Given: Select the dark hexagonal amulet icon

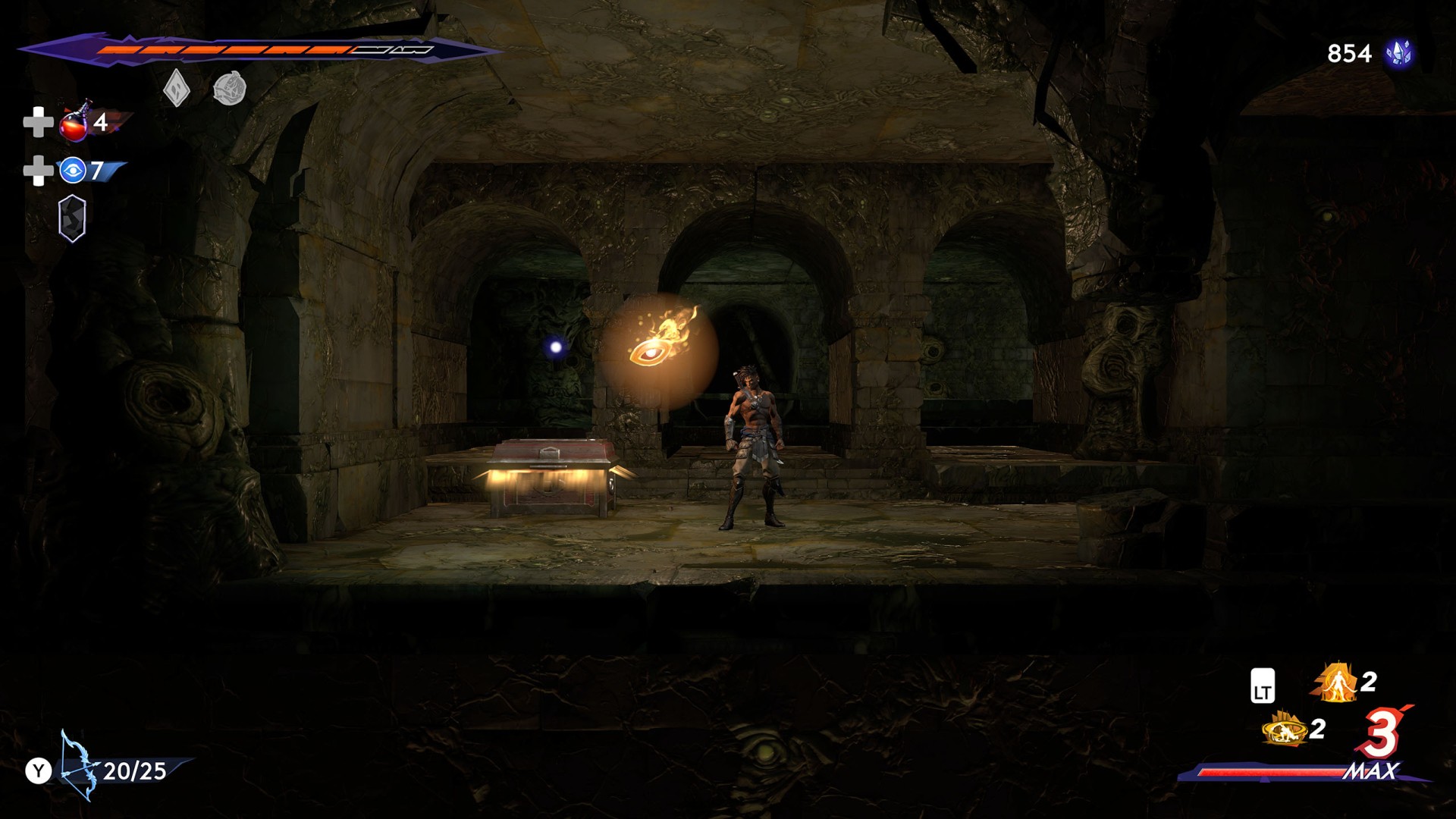Looking at the screenshot, I should (x=72, y=218).
